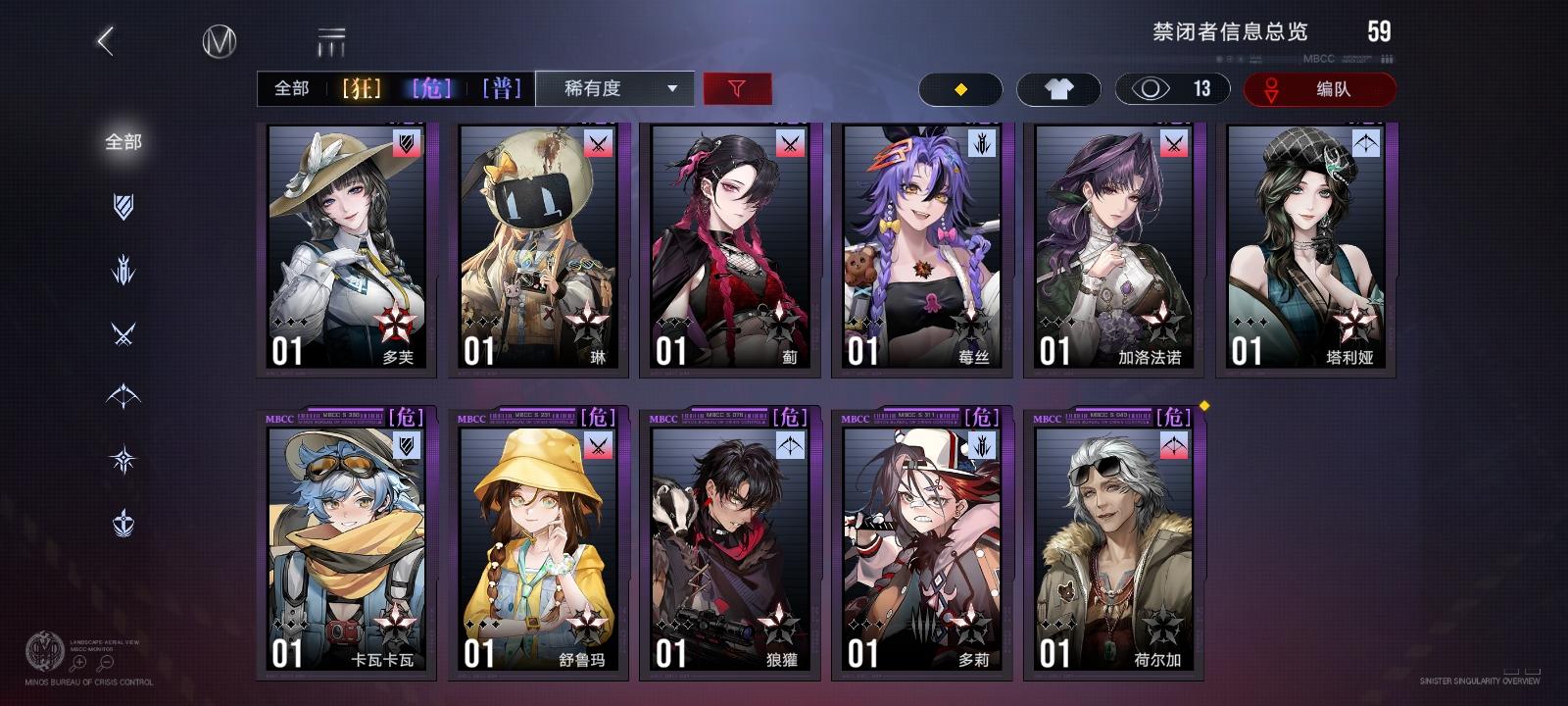Switch to the [普] filter tab
Viewport: 1568px width, 706px height.
pos(503,88)
